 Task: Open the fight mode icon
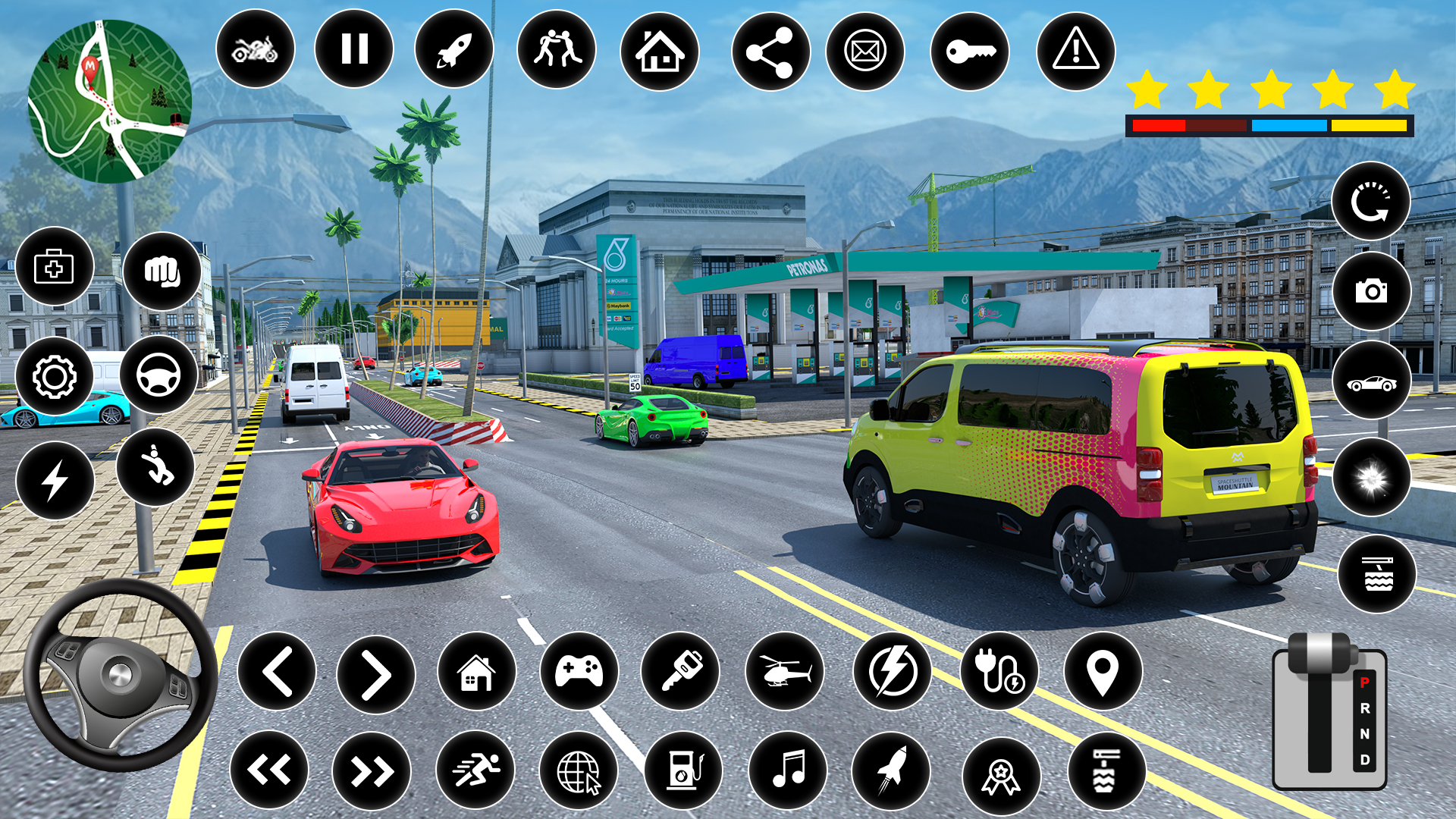tap(557, 49)
